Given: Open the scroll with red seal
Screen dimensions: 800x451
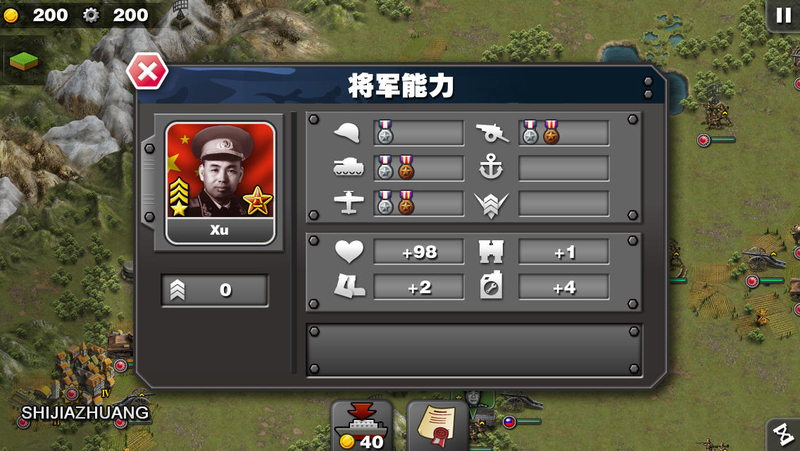Looking at the screenshot, I should (437, 425).
